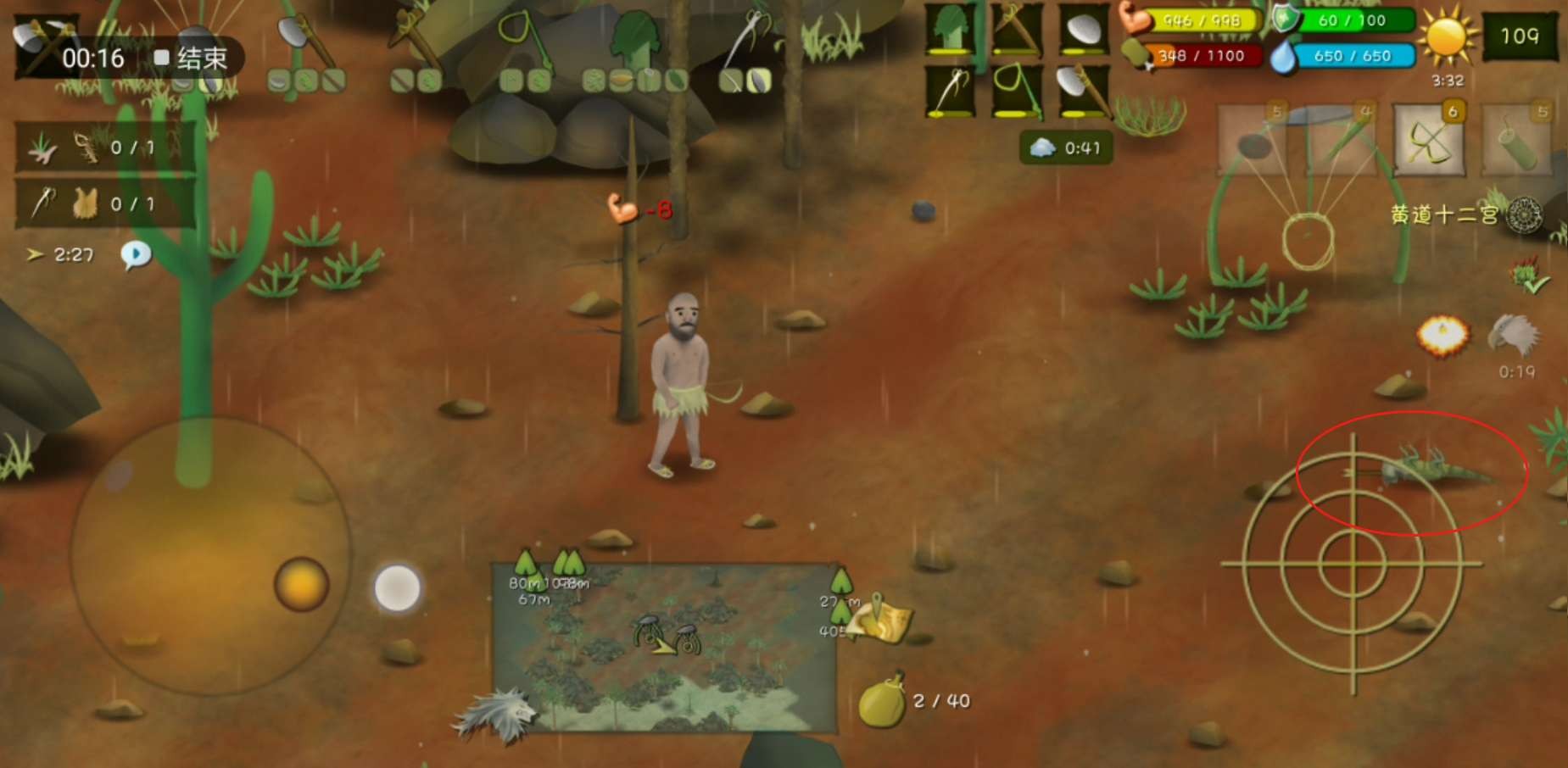
Task: Select the leaf skirt equipment slot
Action: tap(950, 31)
